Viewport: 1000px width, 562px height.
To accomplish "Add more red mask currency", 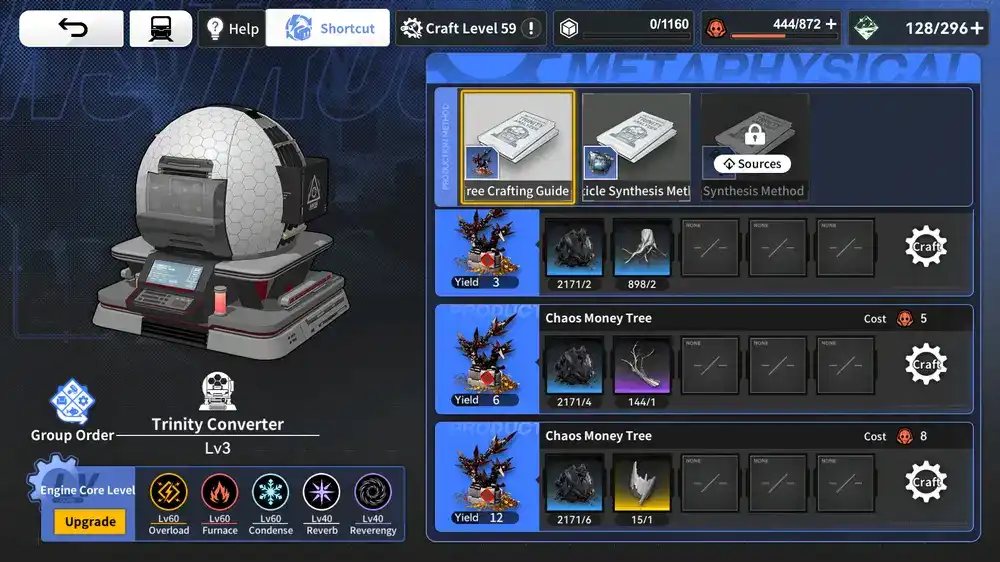I will [831, 24].
